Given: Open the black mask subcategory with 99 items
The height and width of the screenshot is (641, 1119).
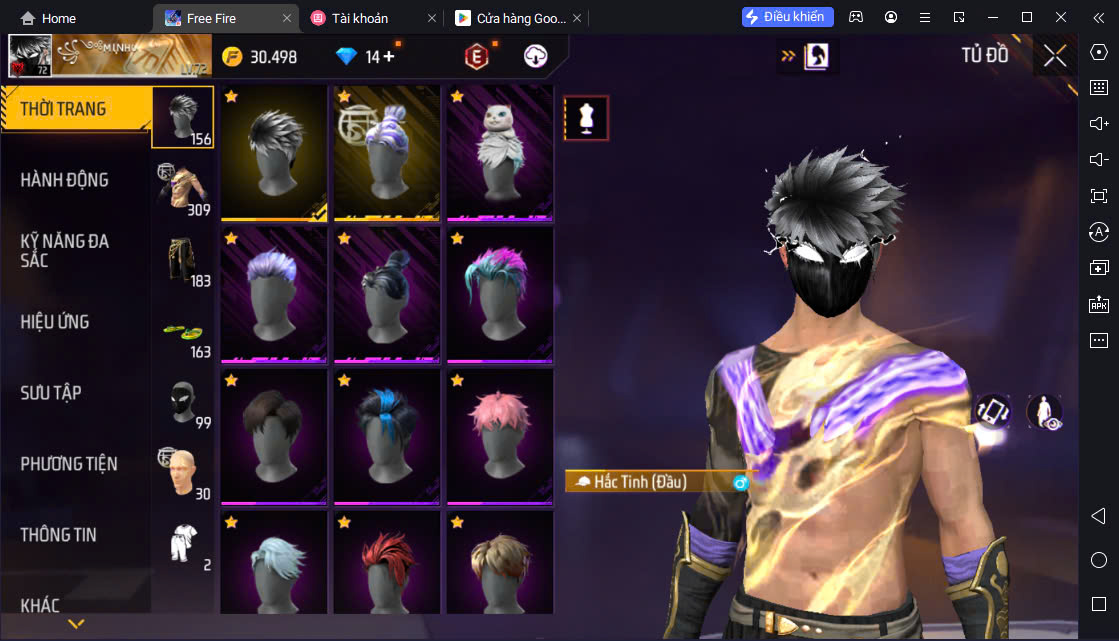Looking at the screenshot, I should tap(183, 402).
